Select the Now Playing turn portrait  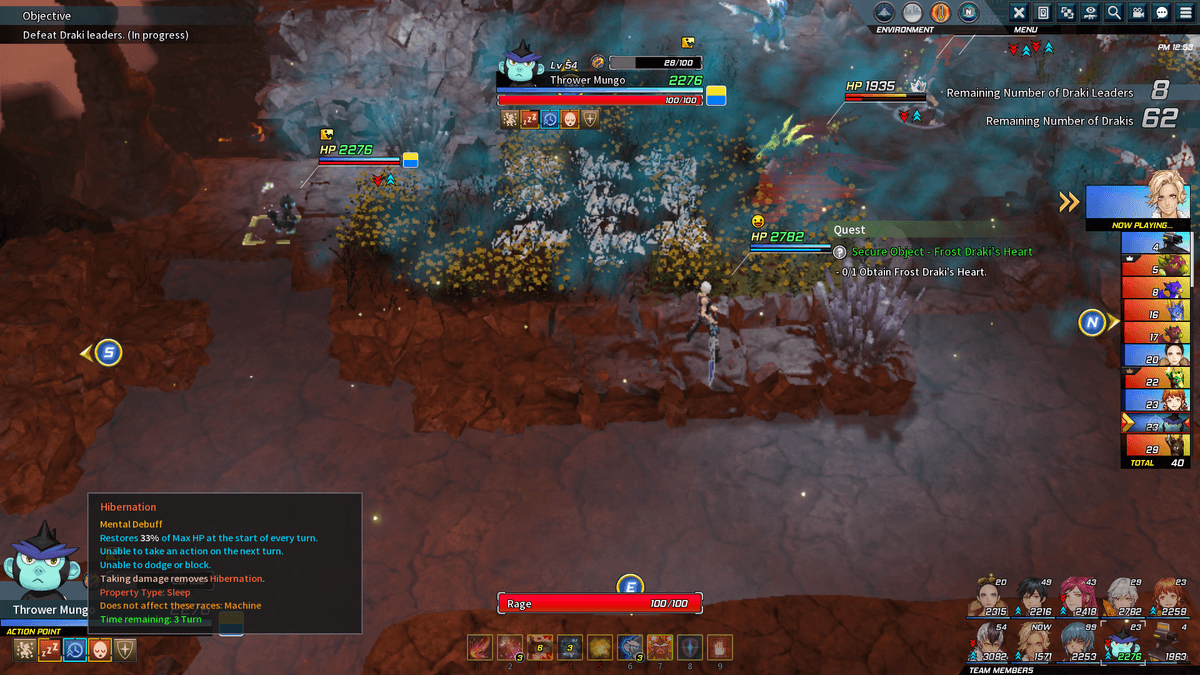pos(1138,203)
